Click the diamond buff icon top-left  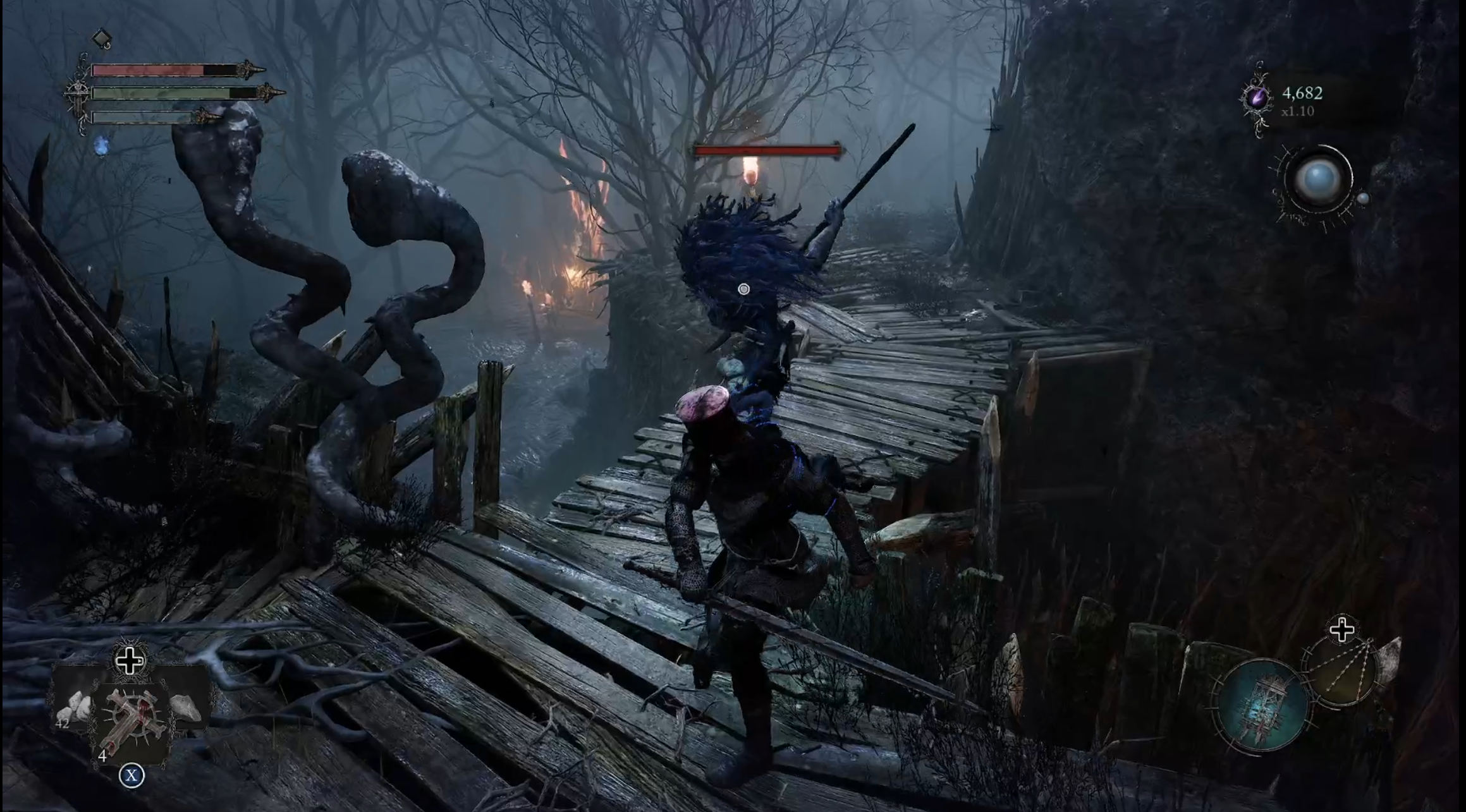click(x=102, y=38)
